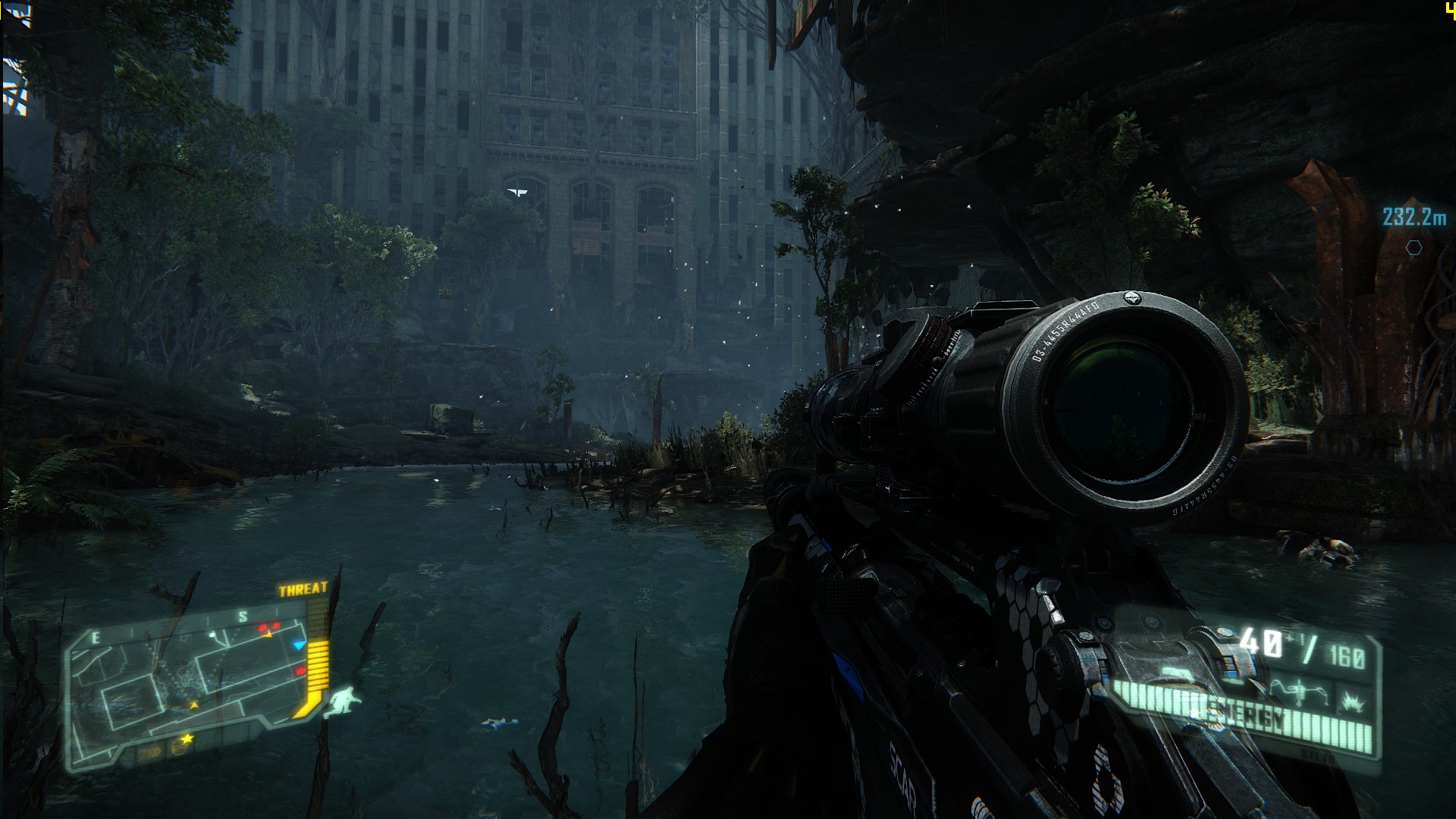Click the blue triangle marker on minimap
Viewport: 1456px width, 819px height.
[x=300, y=645]
